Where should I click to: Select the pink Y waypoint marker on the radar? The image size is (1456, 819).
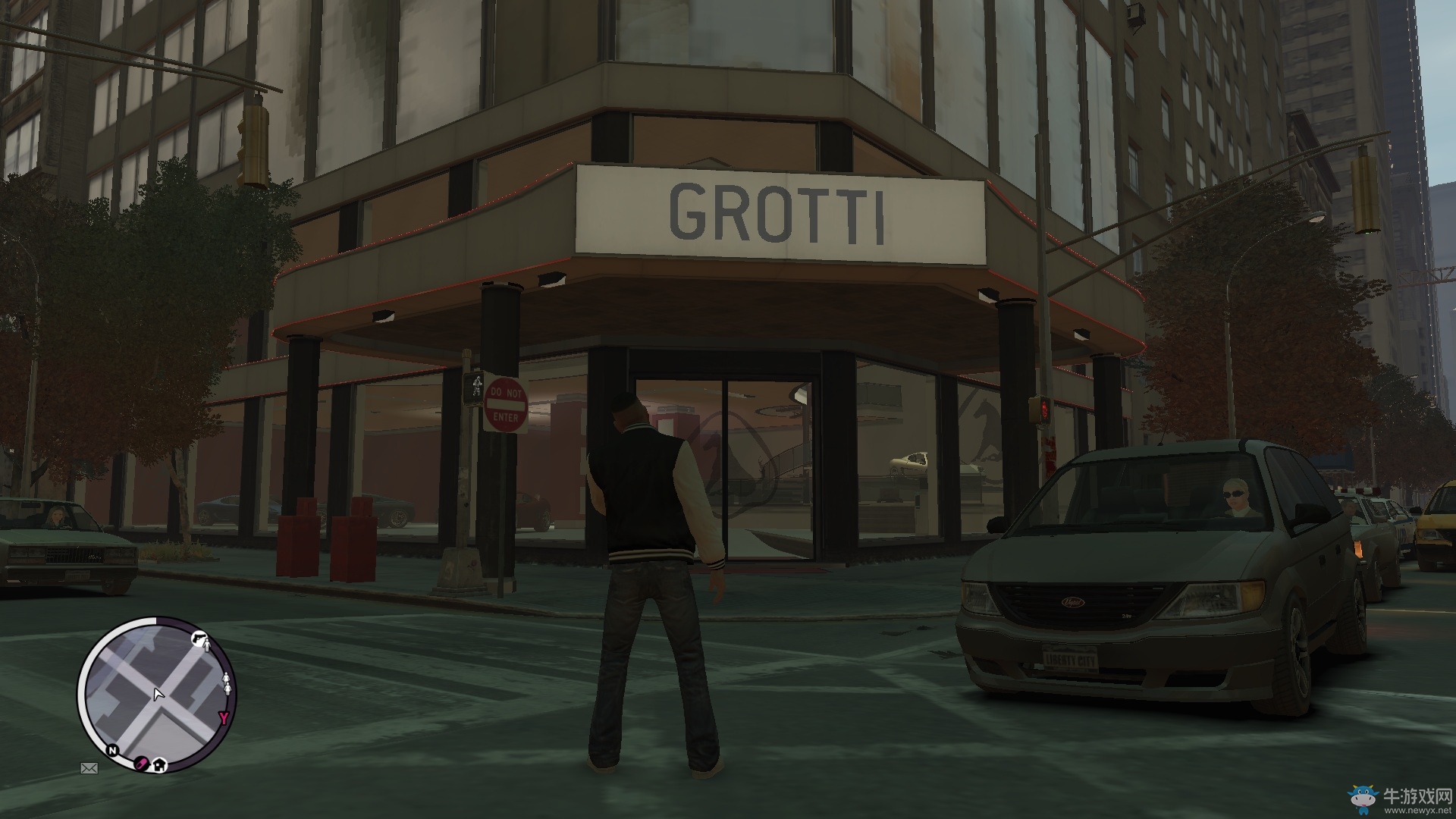pyautogui.click(x=223, y=717)
